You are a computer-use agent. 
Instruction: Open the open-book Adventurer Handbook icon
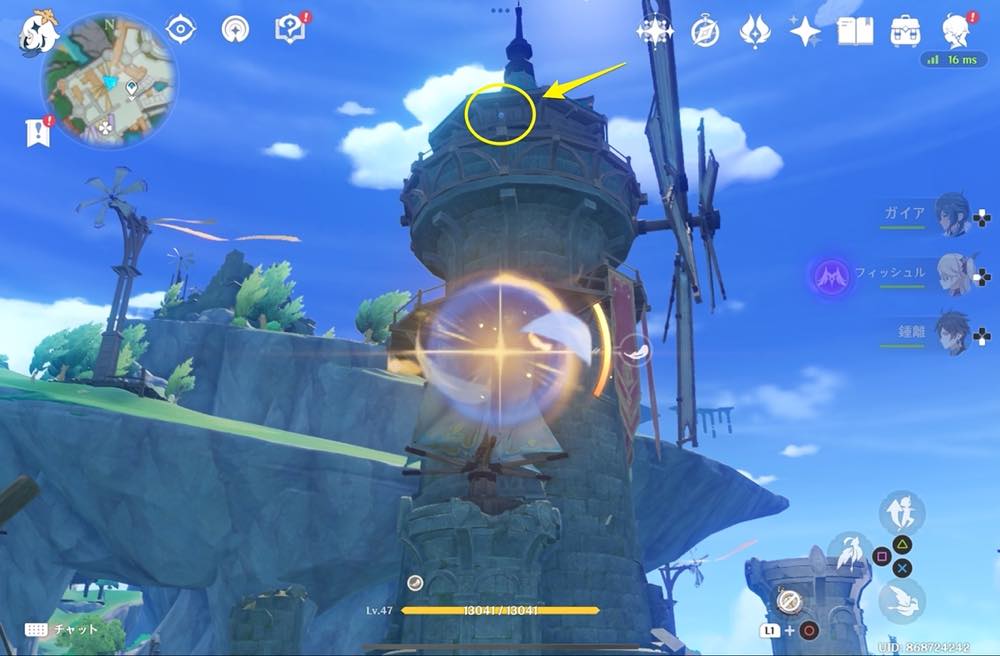(855, 31)
